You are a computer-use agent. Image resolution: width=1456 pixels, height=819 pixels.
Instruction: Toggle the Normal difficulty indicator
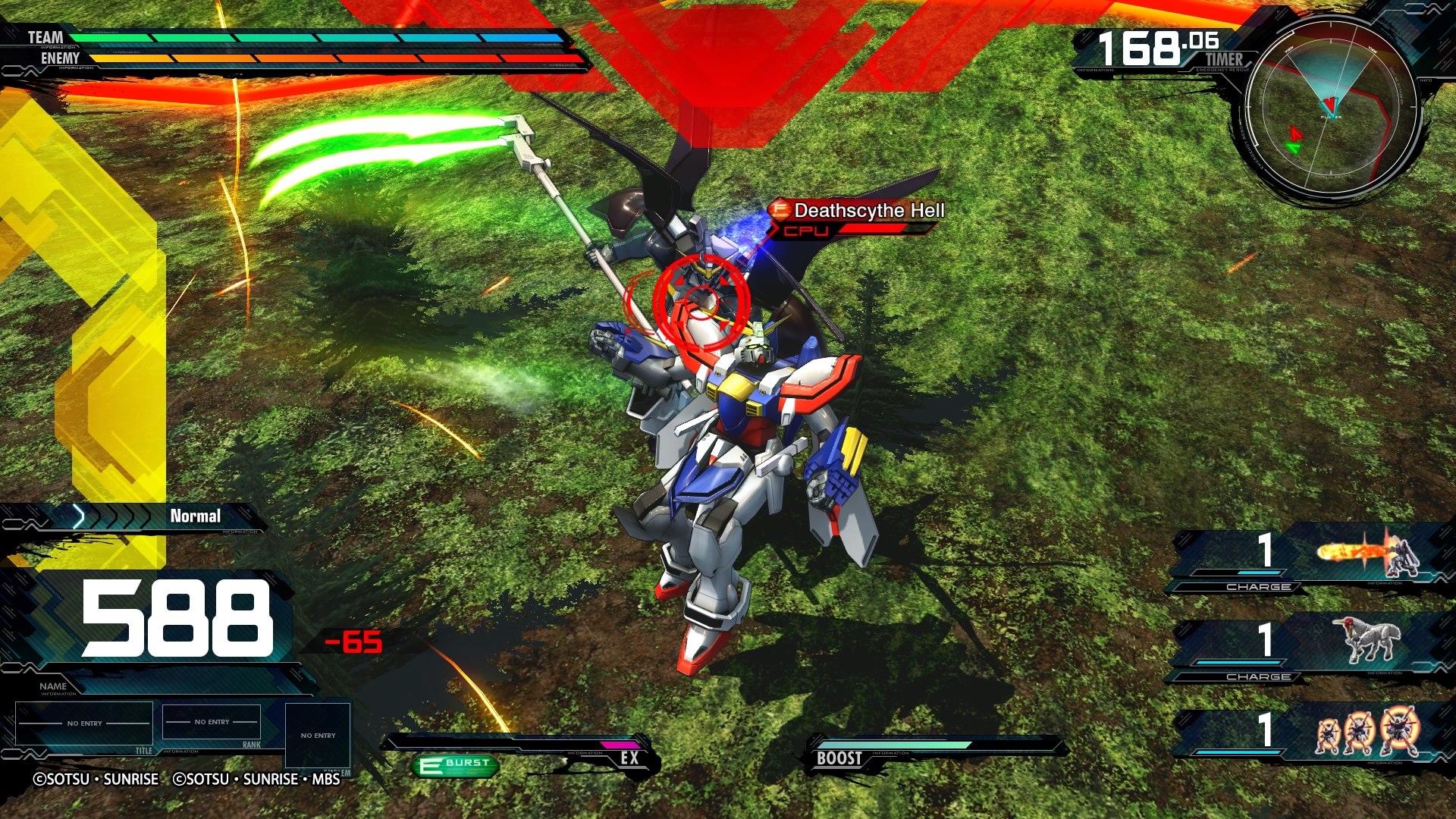pos(196,516)
